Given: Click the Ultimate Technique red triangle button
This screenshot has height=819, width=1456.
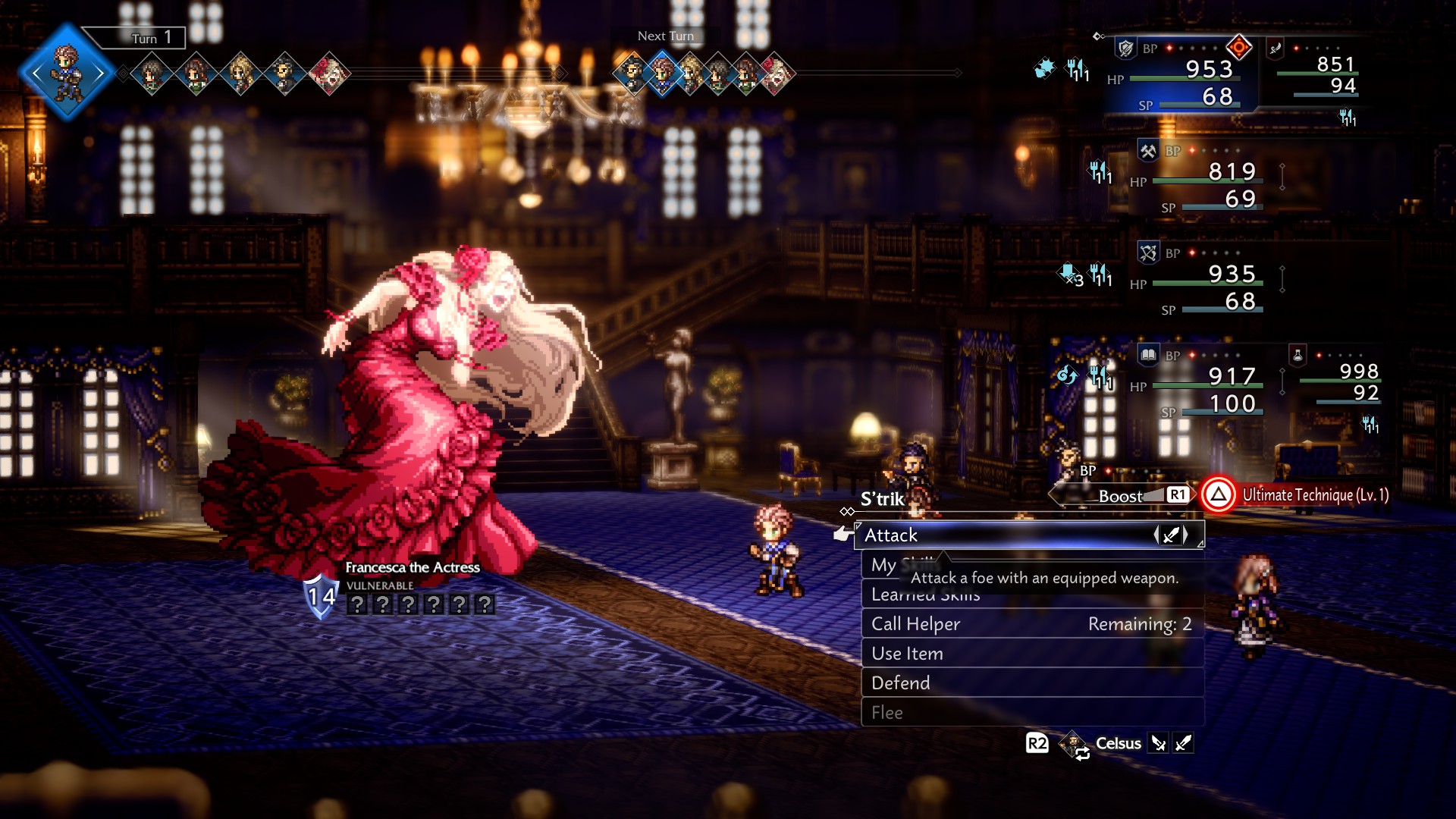Looking at the screenshot, I should [x=1217, y=494].
